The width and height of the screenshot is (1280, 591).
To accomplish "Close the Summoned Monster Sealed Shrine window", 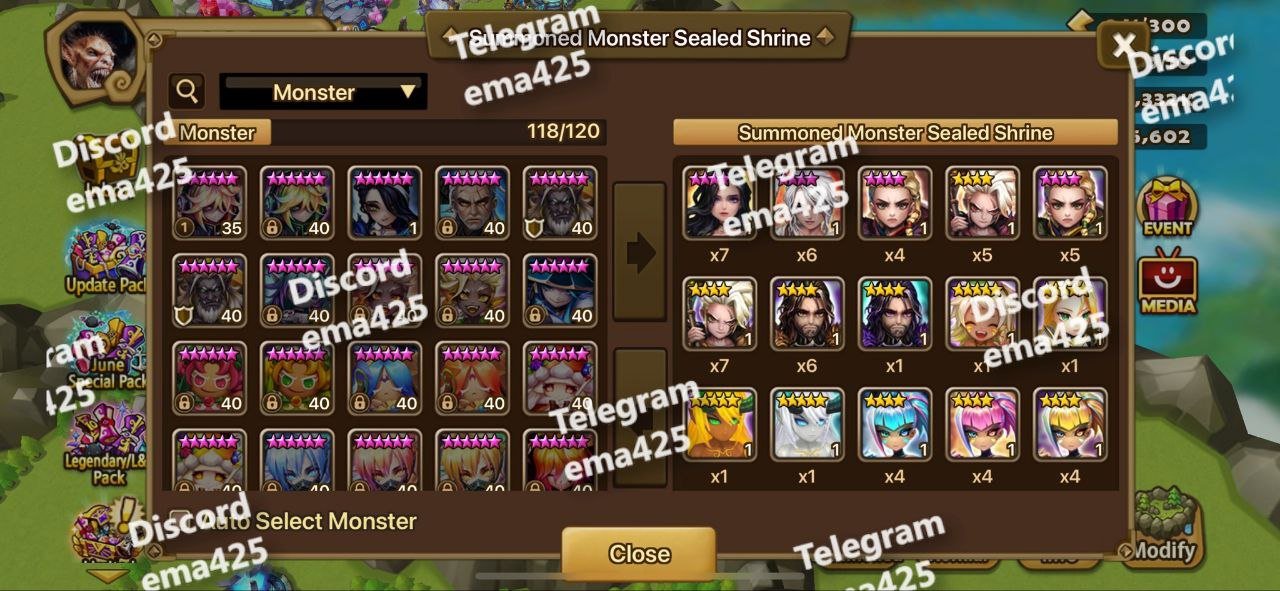I will click(1123, 45).
